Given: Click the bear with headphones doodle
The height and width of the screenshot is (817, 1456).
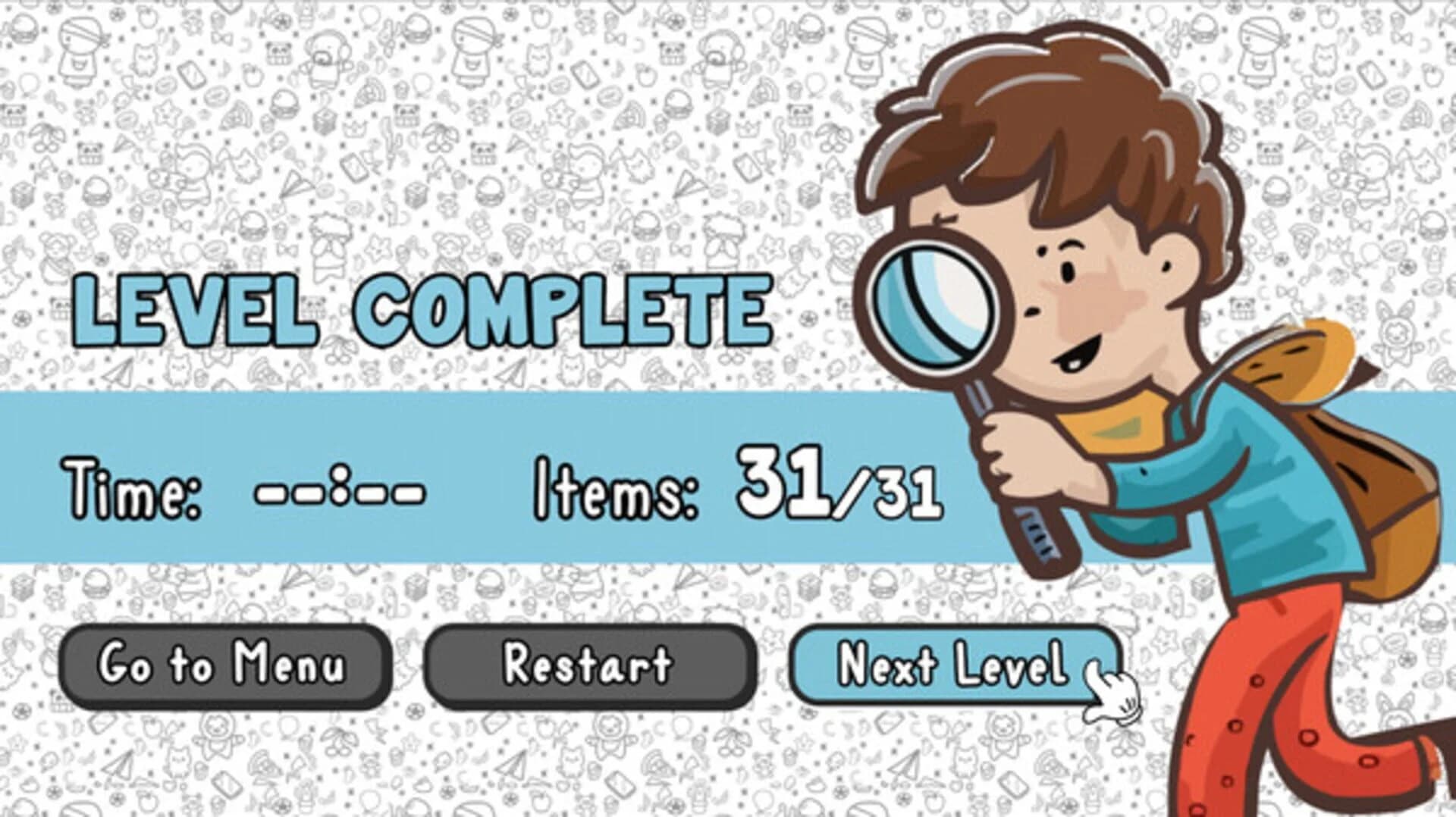Looking at the screenshot, I should click(325, 52).
